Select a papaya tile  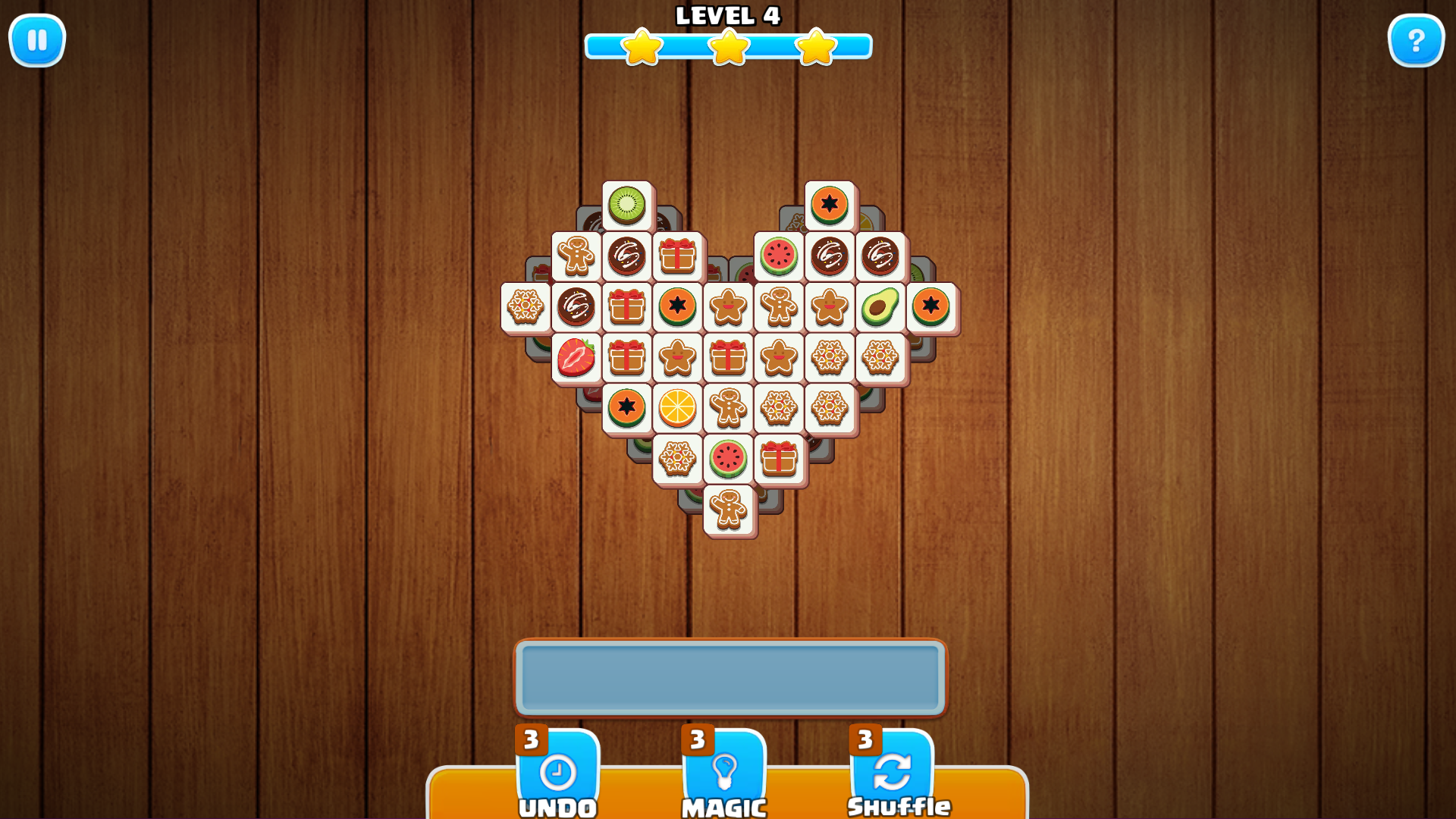click(830, 202)
